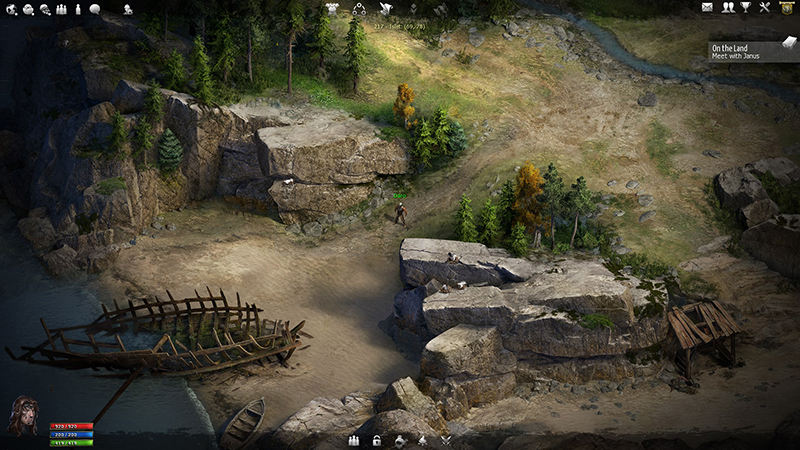Open settings with the wrench and screwdriver icon
This screenshot has height=450, width=800.
[765, 8]
